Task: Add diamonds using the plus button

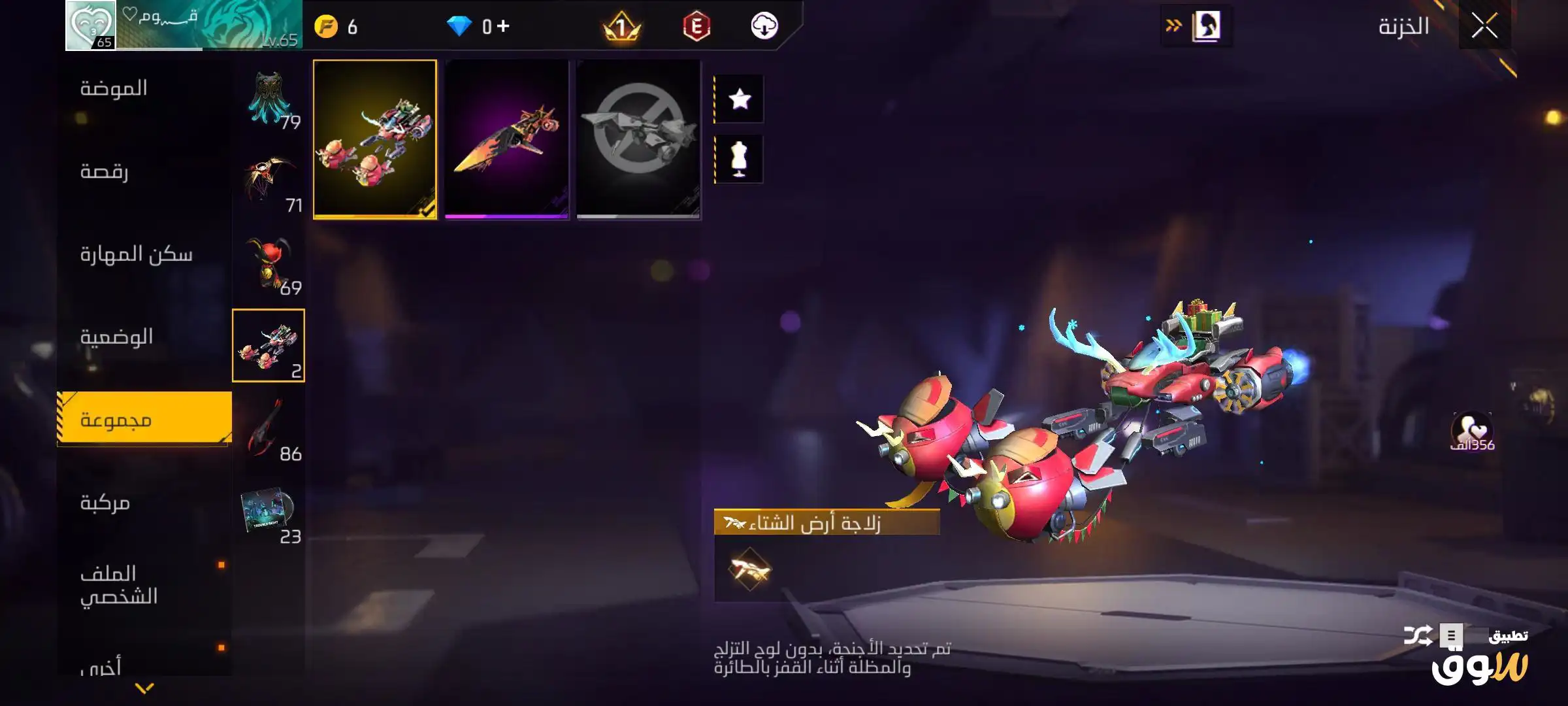Action: click(x=504, y=26)
